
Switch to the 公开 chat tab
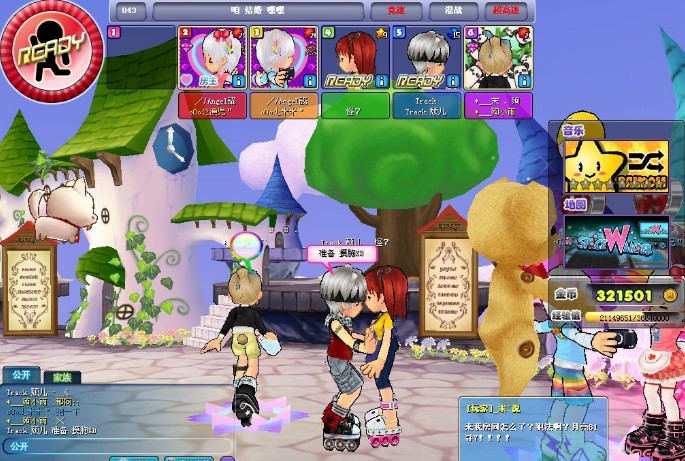(20, 376)
